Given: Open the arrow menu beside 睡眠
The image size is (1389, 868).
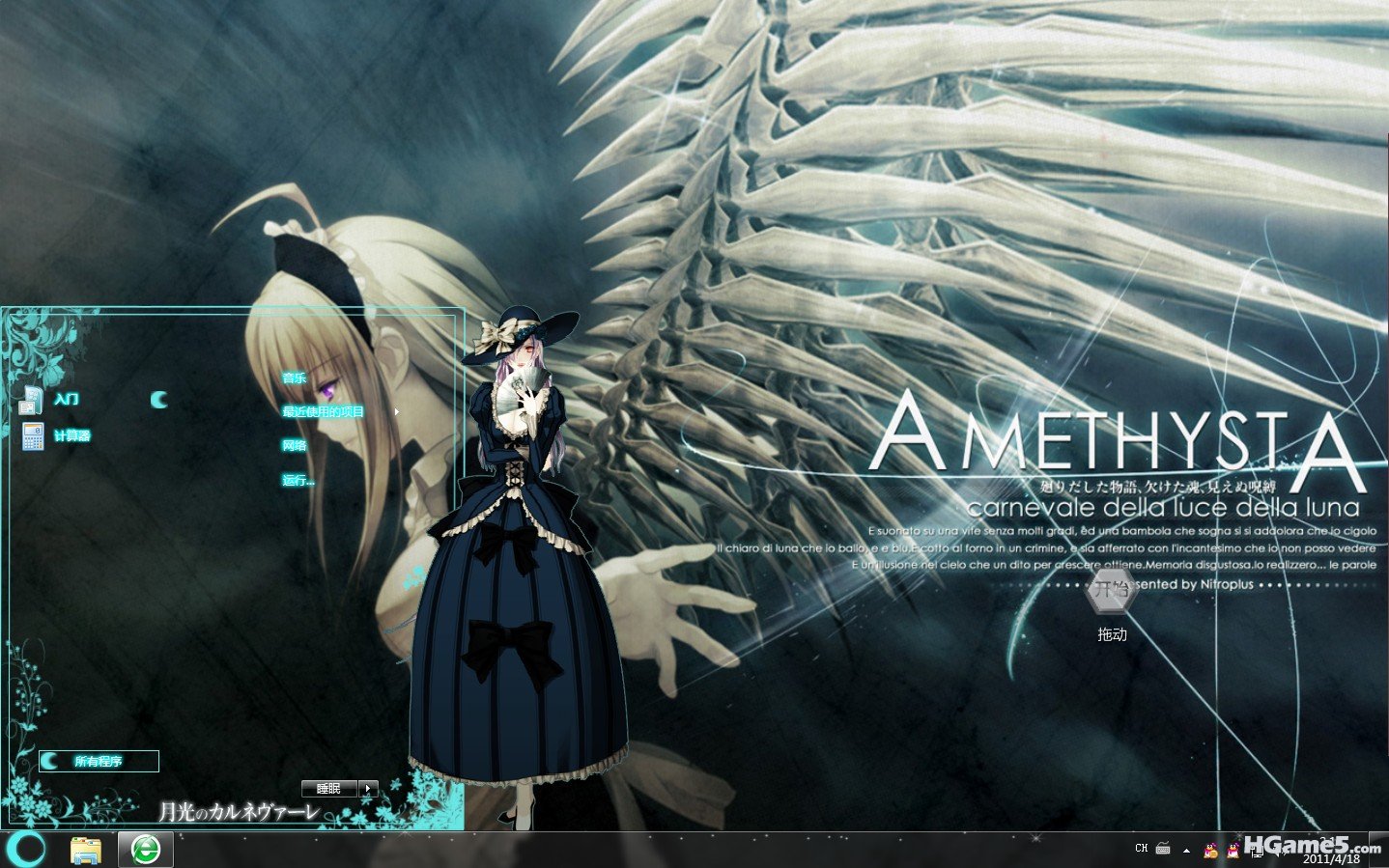Looking at the screenshot, I should coord(368,789).
